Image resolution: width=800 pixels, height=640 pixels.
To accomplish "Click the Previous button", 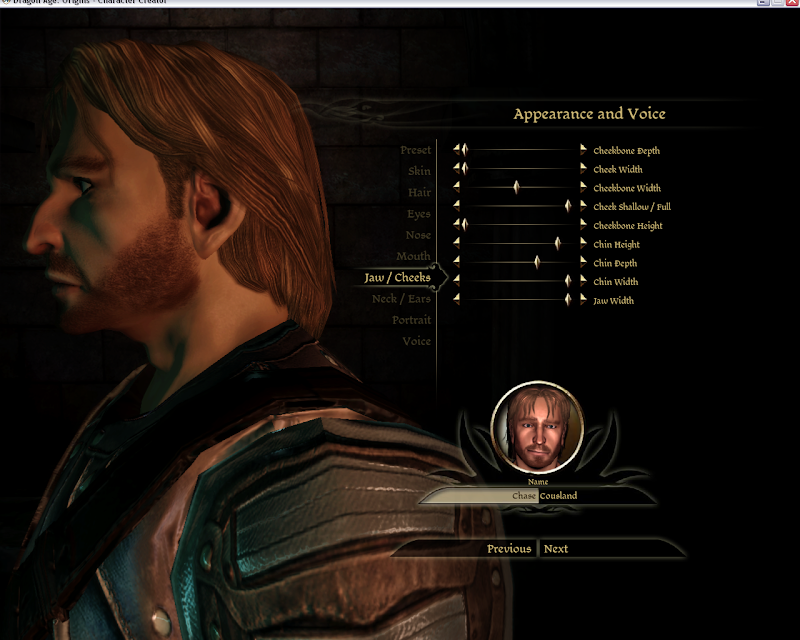I will point(509,549).
